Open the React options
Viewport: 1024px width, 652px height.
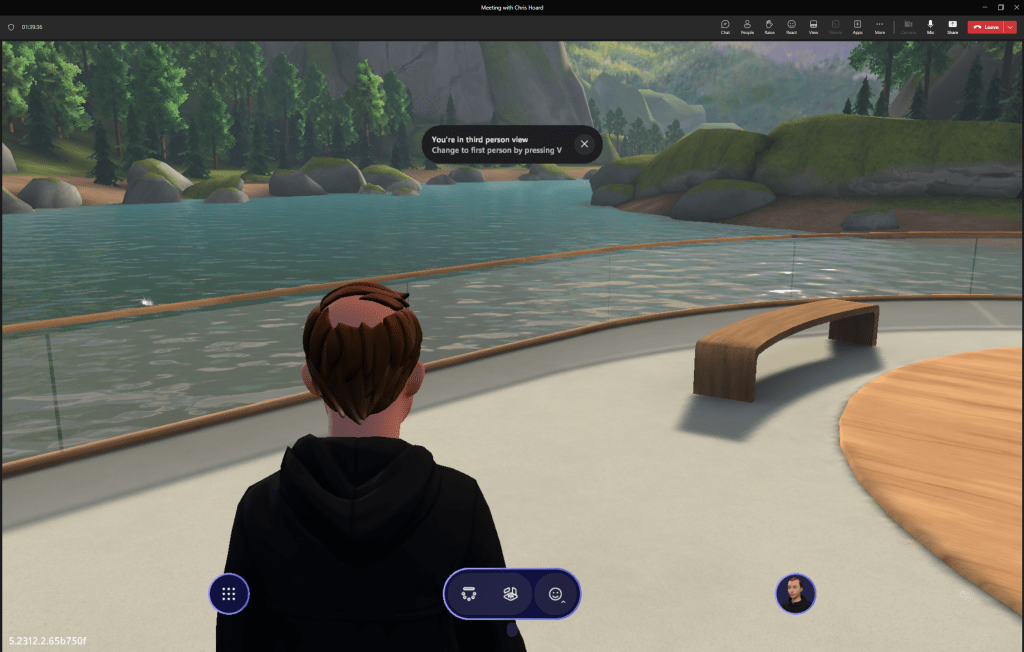pyautogui.click(x=791, y=26)
